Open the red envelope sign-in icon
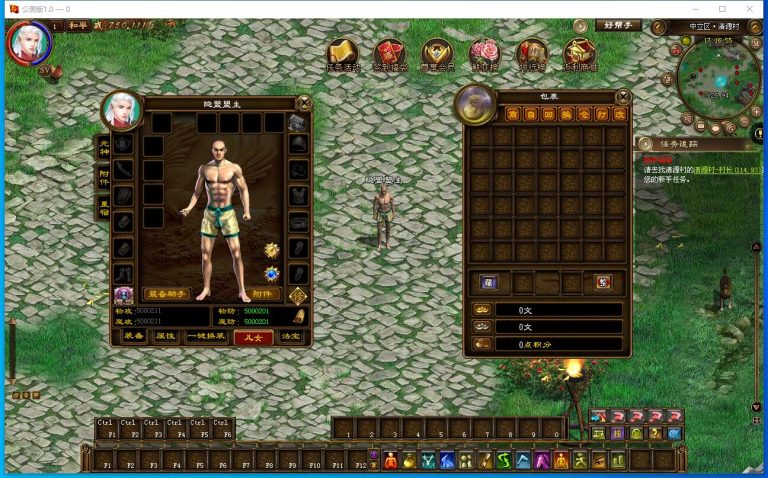 coord(389,54)
